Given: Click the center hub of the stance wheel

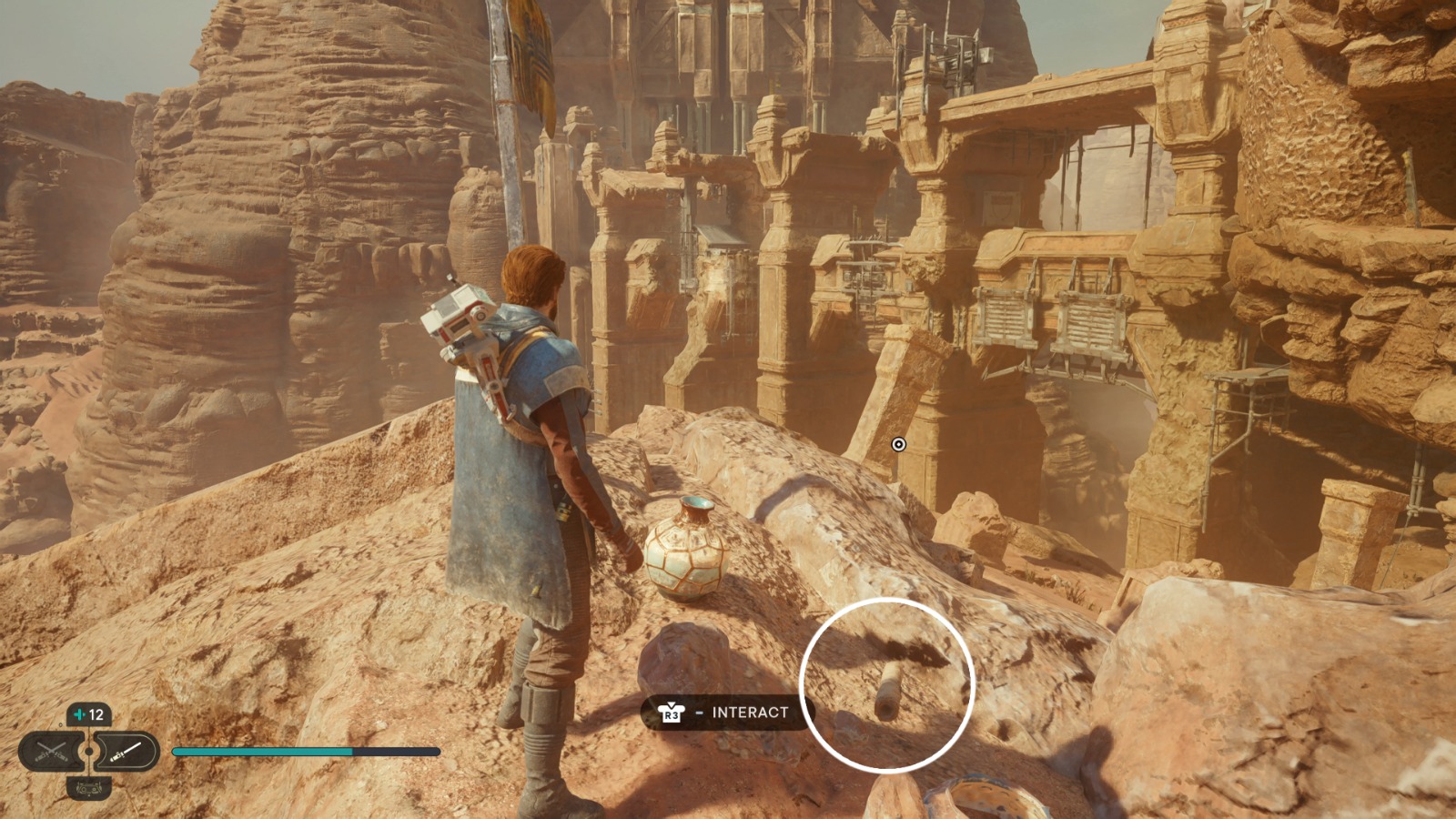Looking at the screenshot, I should pos(89,751).
